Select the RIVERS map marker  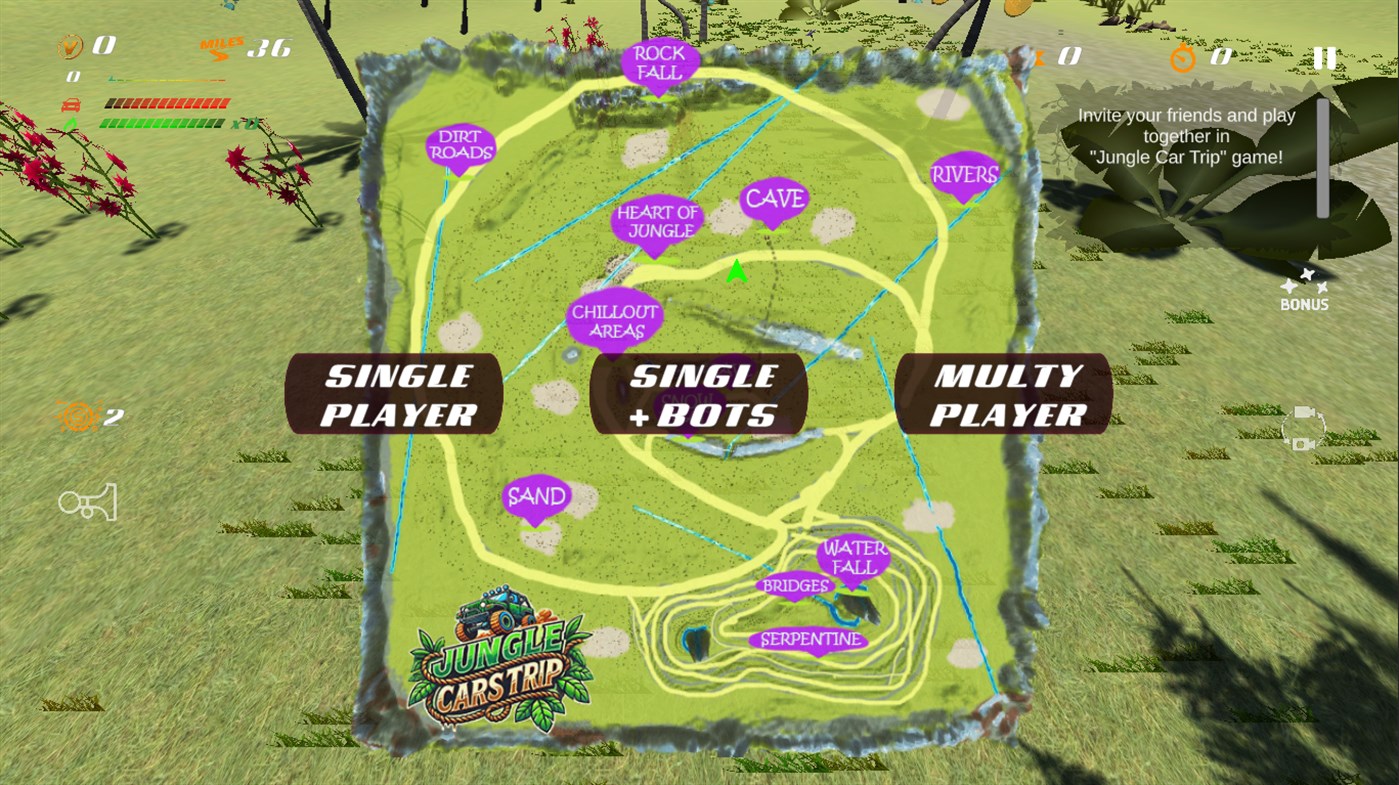[963, 174]
